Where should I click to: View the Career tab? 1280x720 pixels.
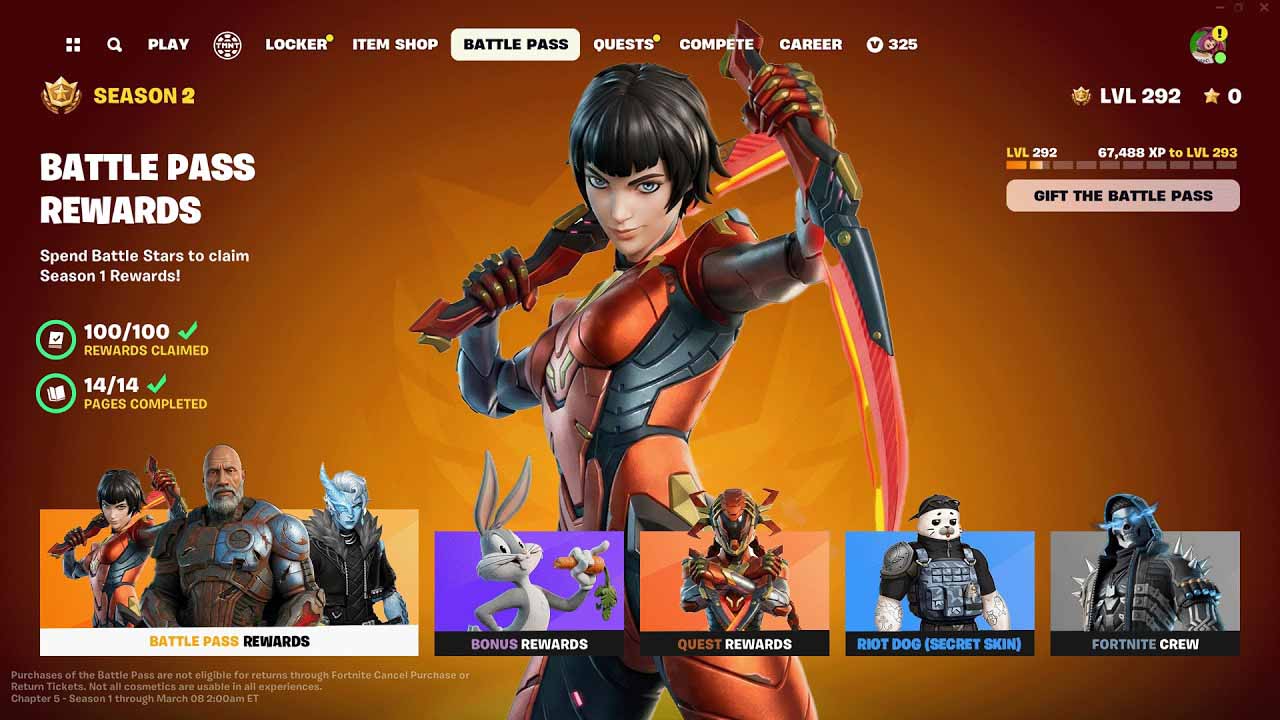pos(810,44)
